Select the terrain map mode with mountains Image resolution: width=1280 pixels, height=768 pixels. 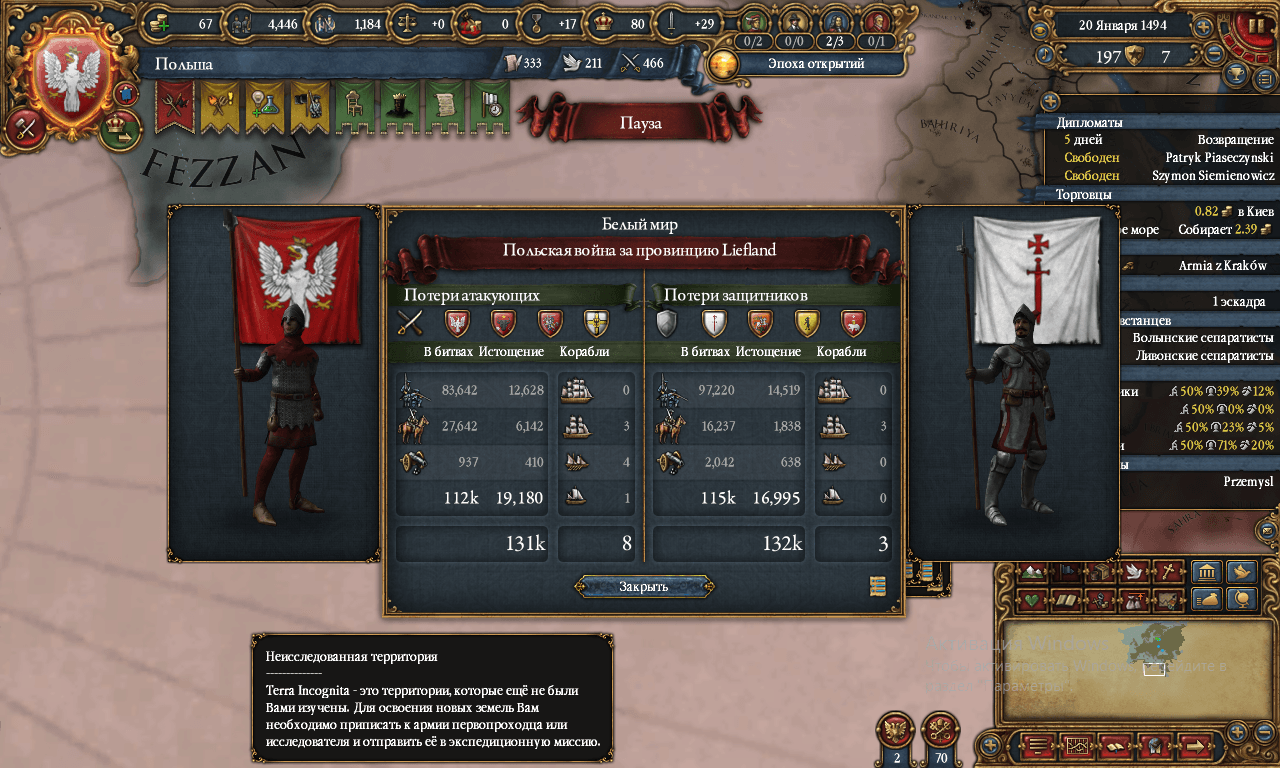1035,572
